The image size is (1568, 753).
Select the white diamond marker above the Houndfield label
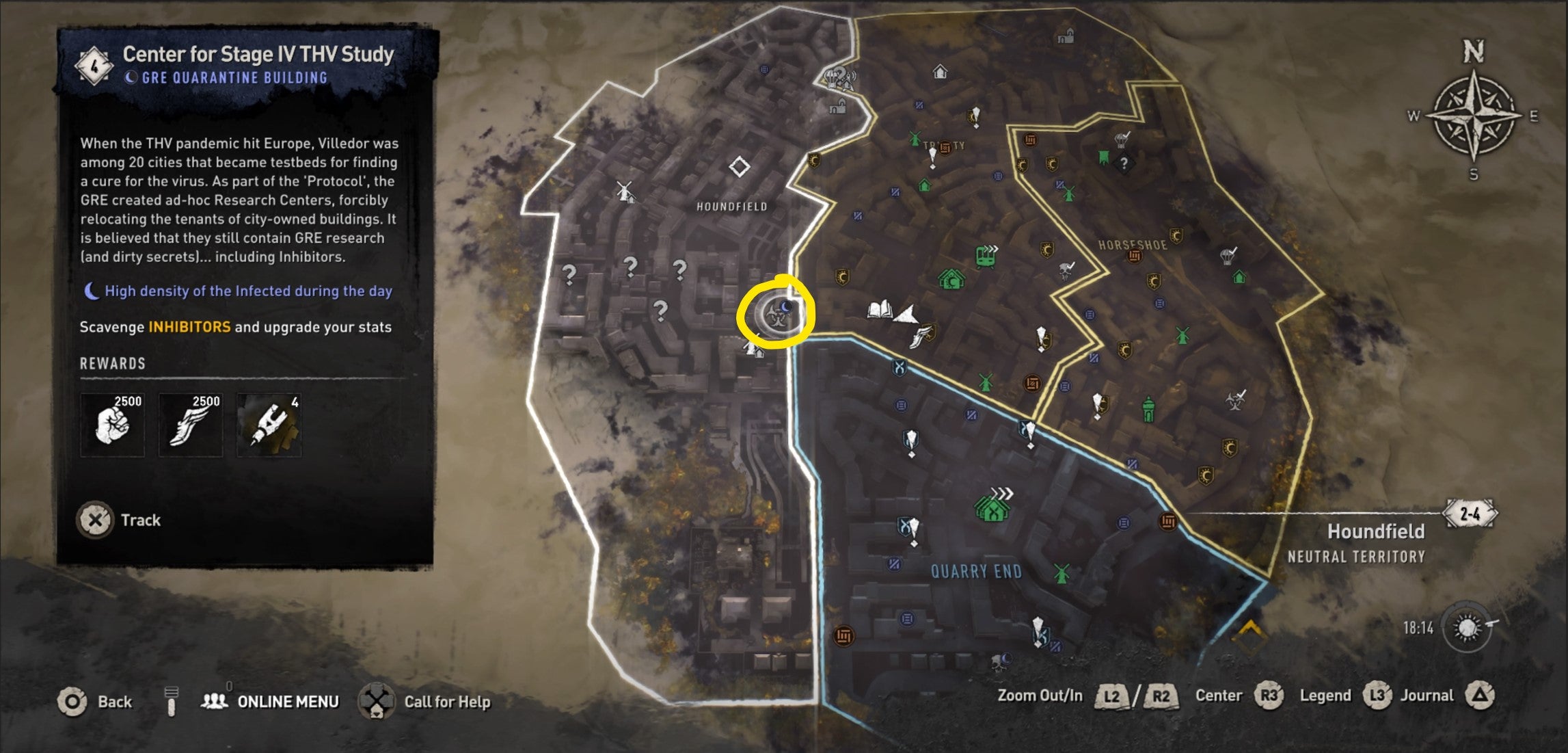(740, 166)
